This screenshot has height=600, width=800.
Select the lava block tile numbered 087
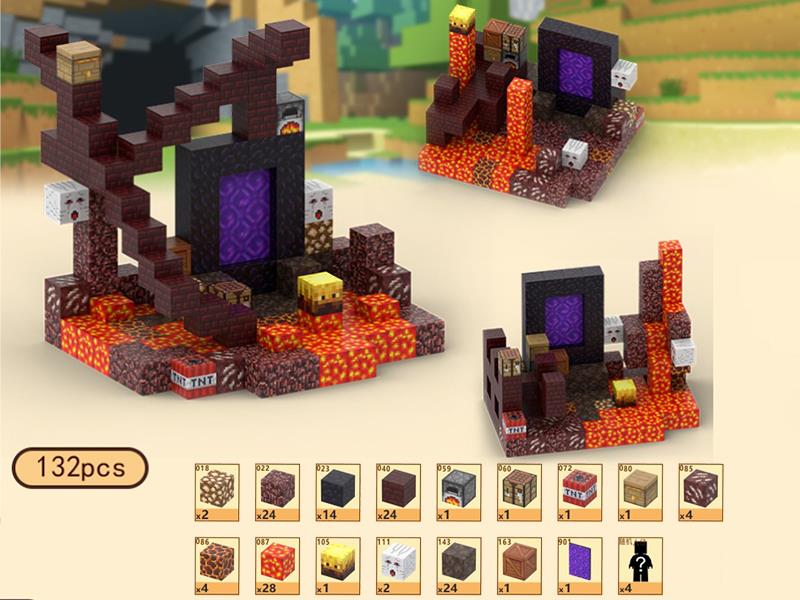(275, 564)
